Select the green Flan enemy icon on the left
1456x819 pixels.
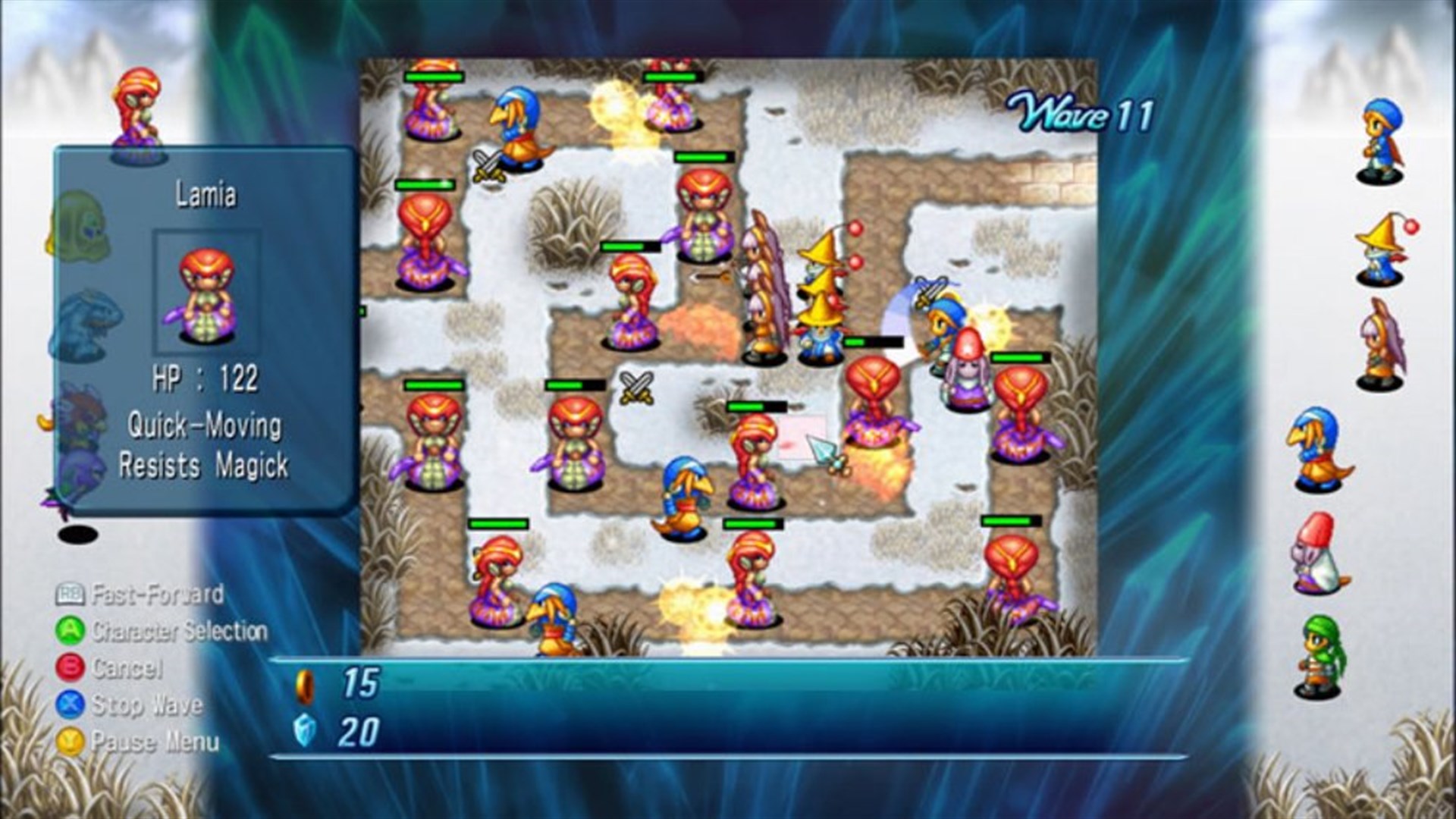83,227
